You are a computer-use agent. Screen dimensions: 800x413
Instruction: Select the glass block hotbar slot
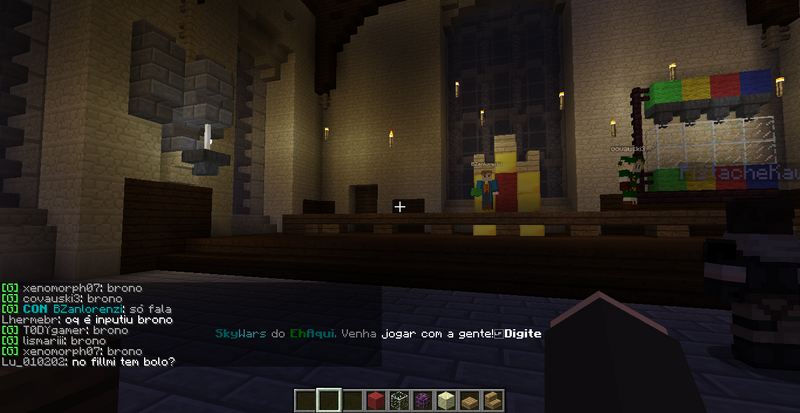pos(400,401)
